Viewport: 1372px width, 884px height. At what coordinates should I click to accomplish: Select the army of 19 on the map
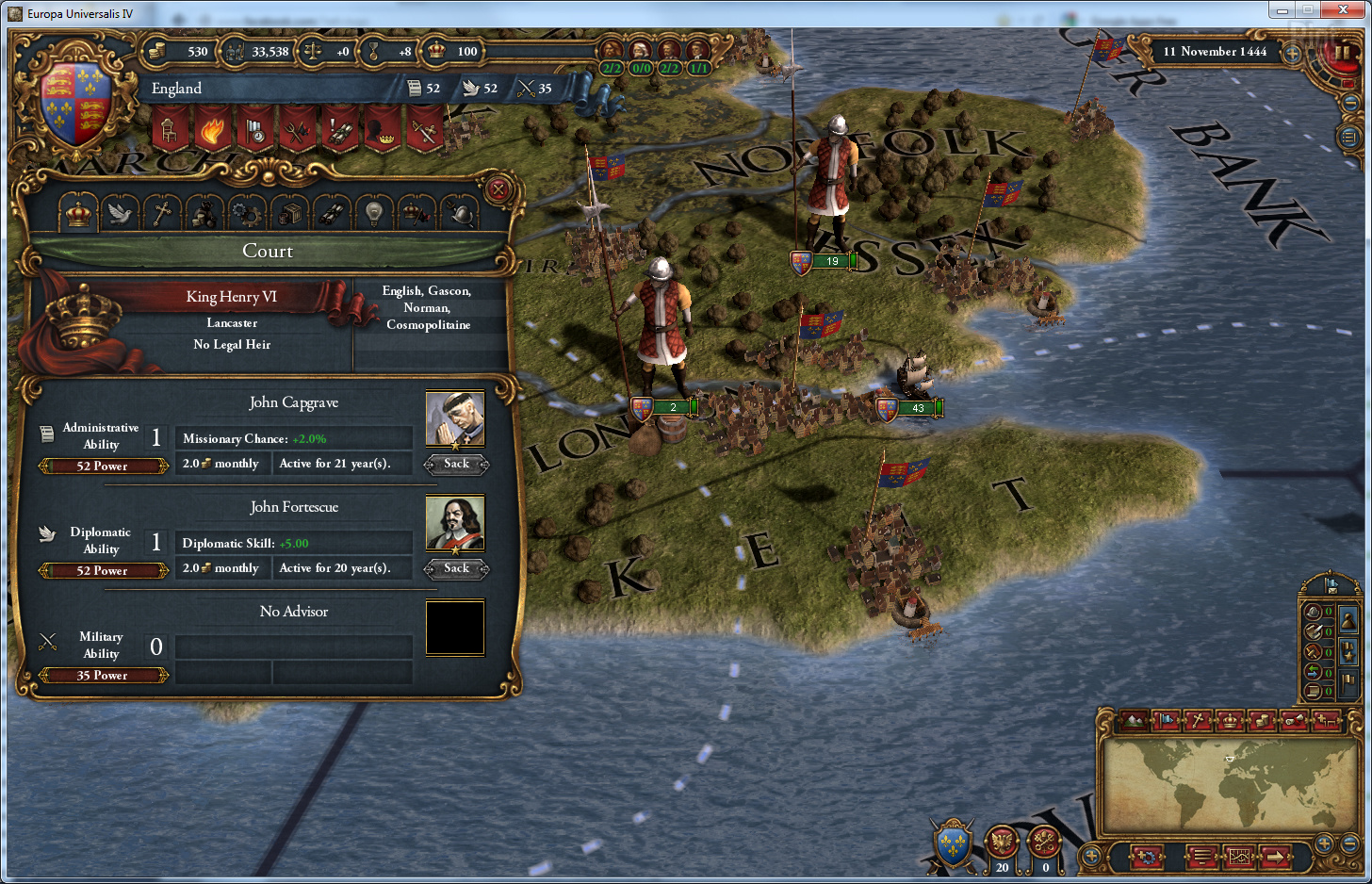point(824,261)
